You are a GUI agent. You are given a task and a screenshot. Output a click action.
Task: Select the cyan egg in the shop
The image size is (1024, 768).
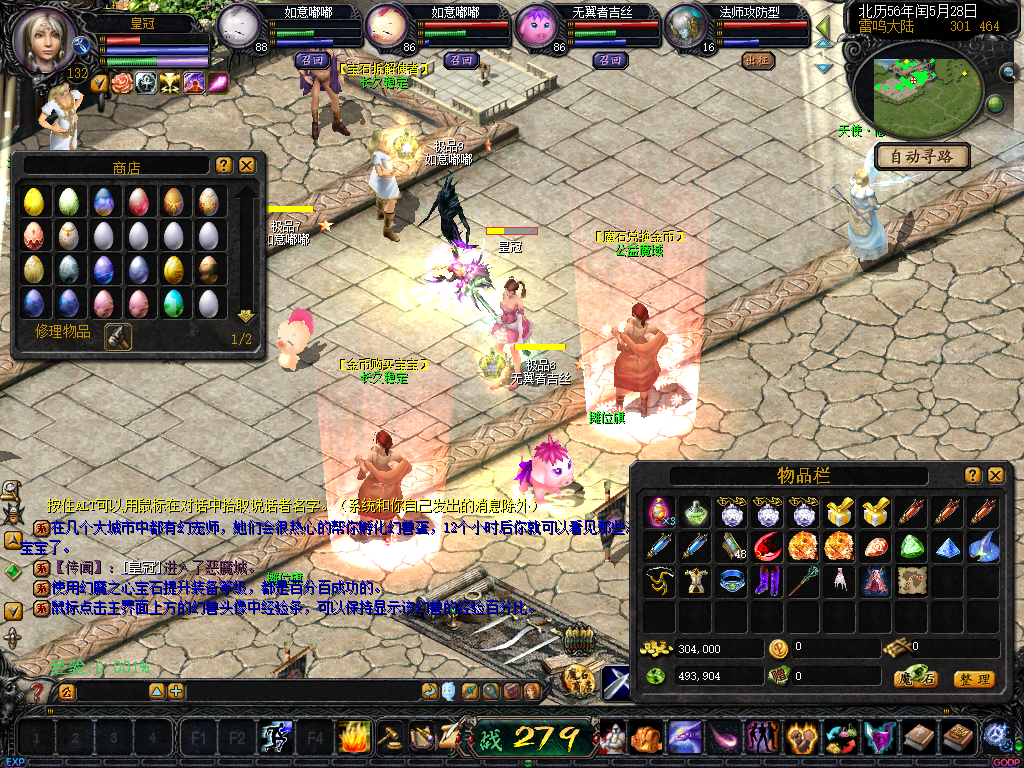pyautogui.click(x=174, y=302)
